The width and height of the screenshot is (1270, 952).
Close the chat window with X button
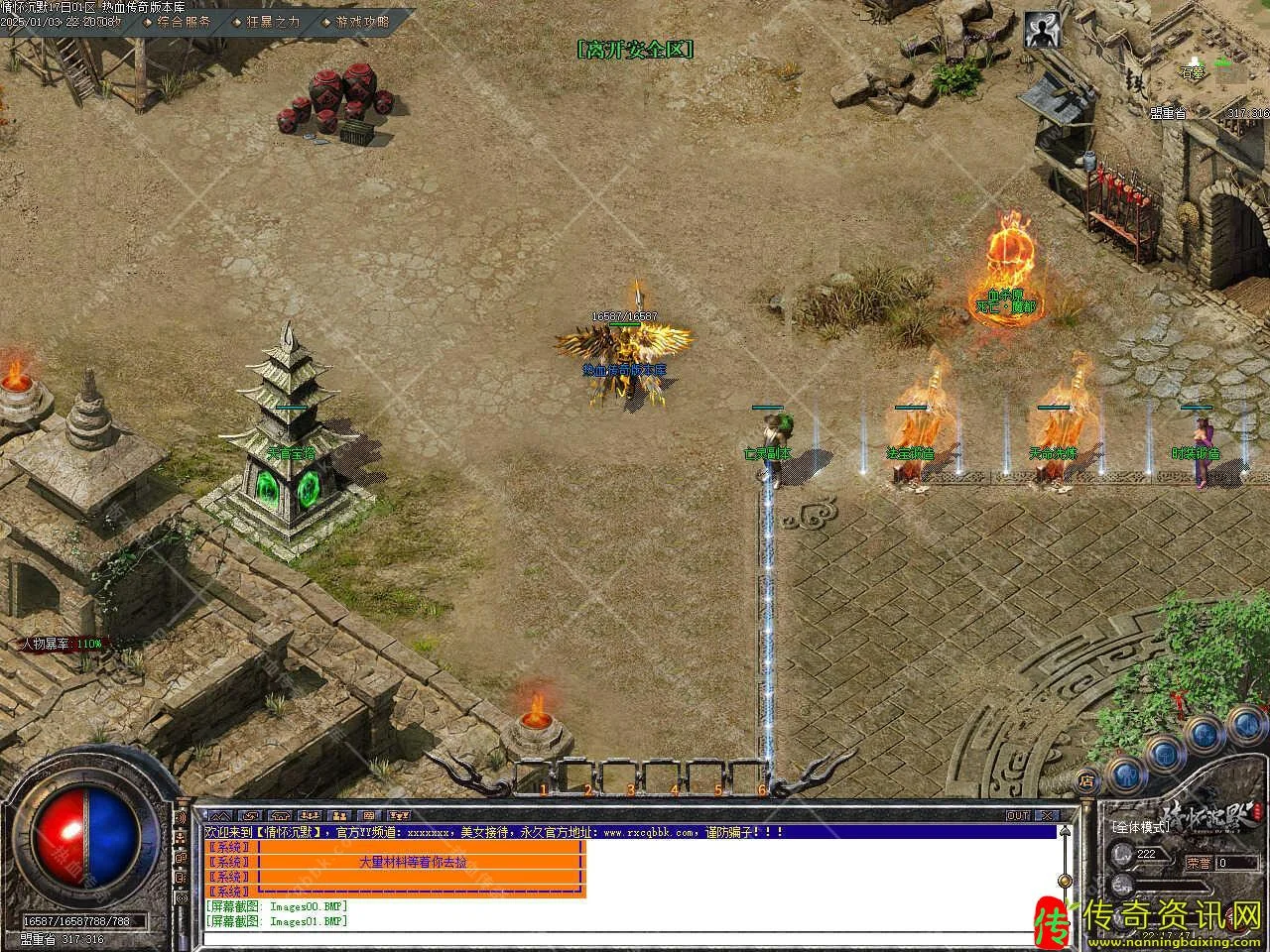click(1045, 815)
